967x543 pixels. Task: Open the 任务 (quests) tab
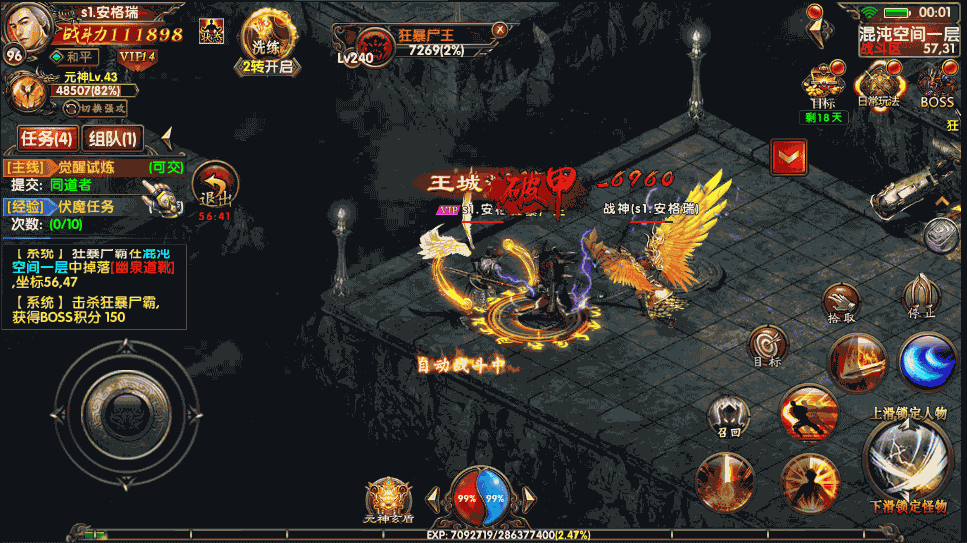click(47, 138)
